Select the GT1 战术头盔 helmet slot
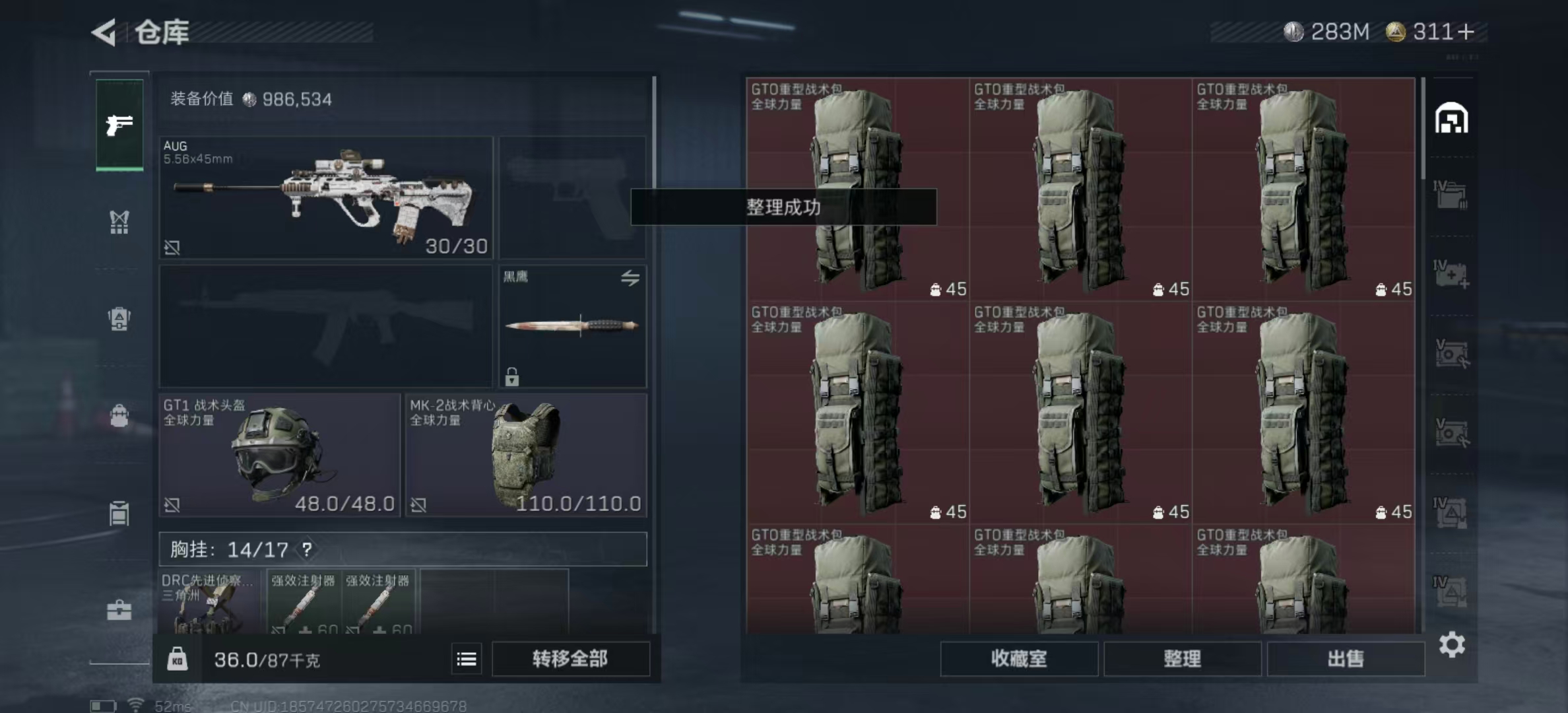Screen dimensions: 1568x713 point(279,455)
